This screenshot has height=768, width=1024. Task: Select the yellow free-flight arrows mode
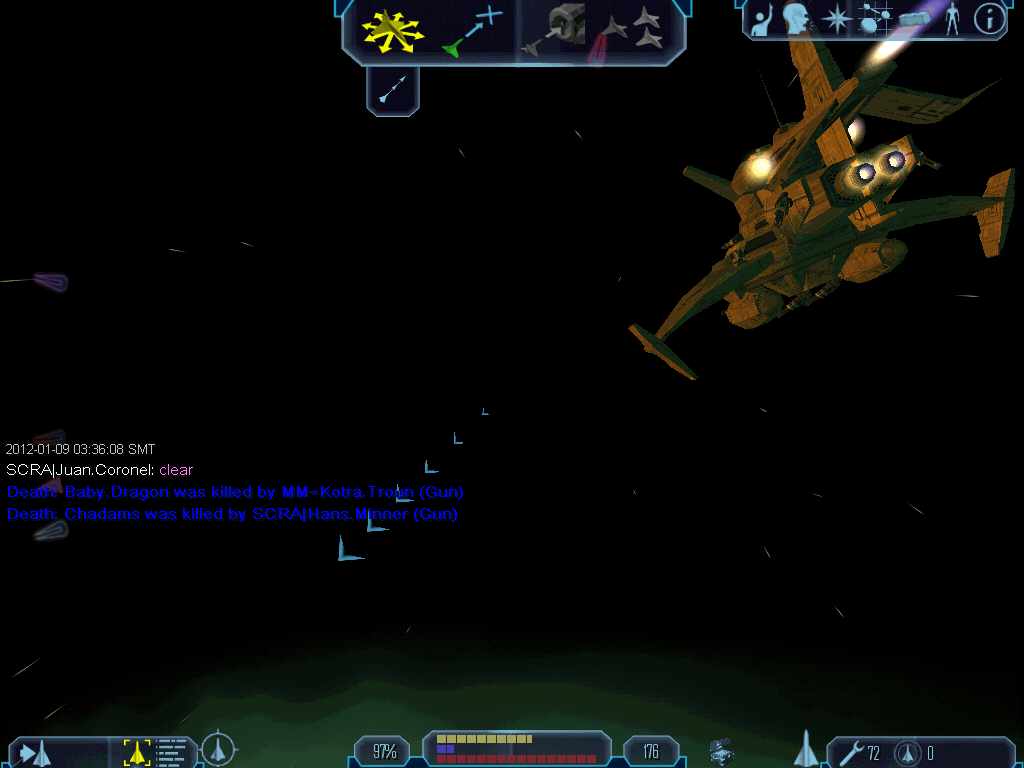click(x=392, y=30)
